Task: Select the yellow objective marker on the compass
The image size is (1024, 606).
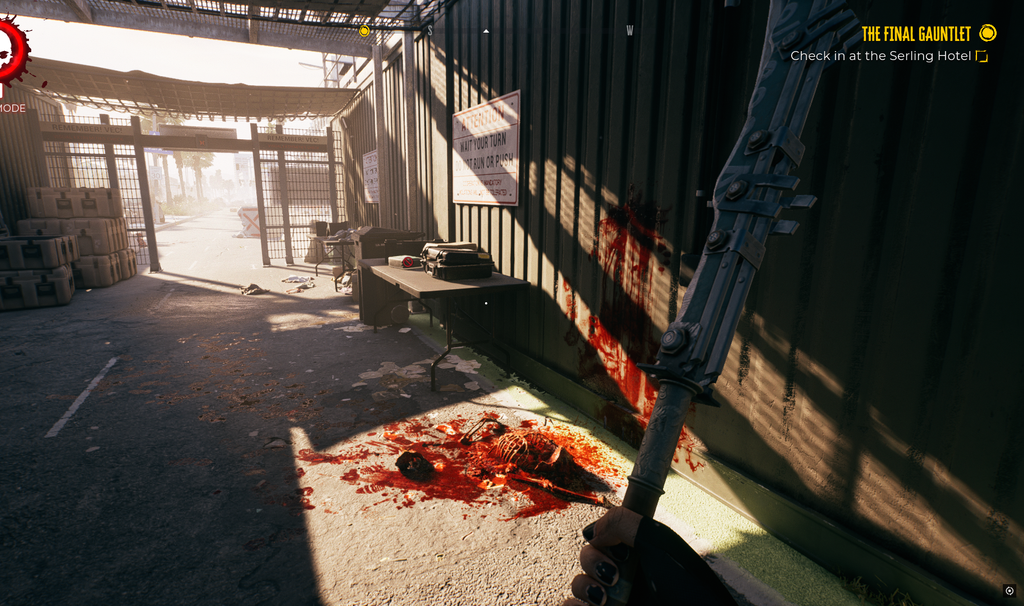Action: [364, 31]
